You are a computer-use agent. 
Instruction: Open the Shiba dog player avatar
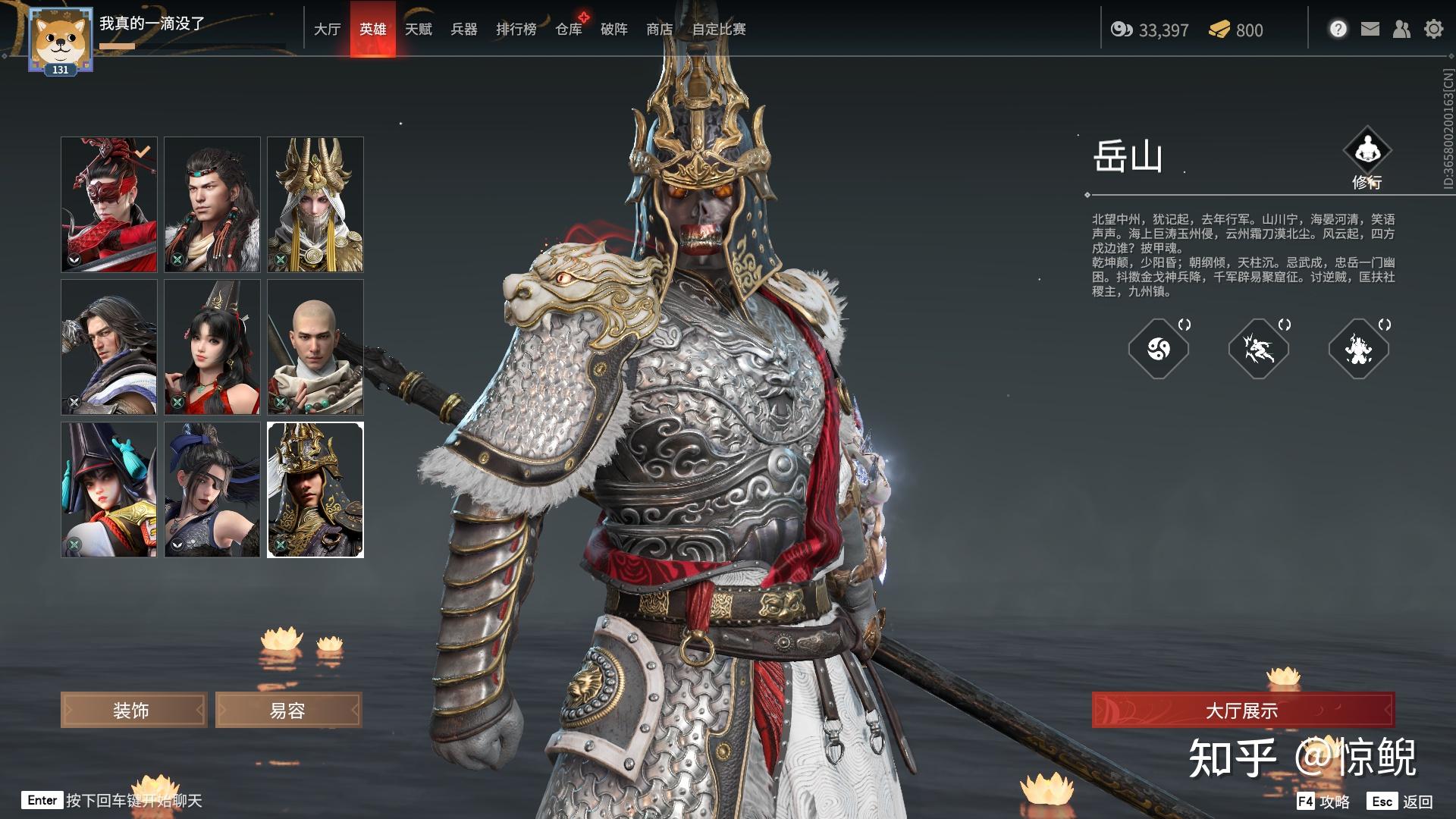coord(60,39)
